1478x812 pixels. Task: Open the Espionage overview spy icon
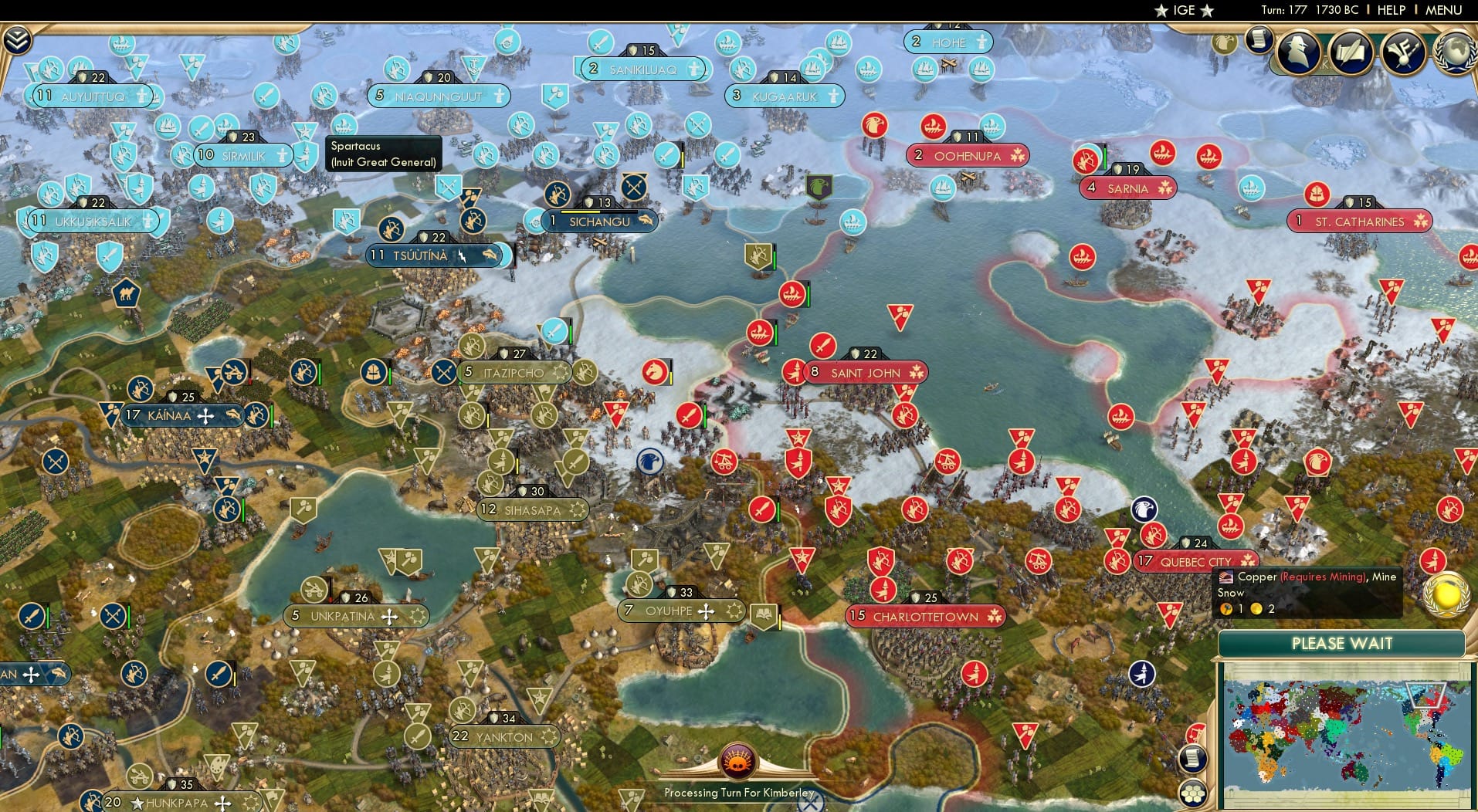(1300, 52)
